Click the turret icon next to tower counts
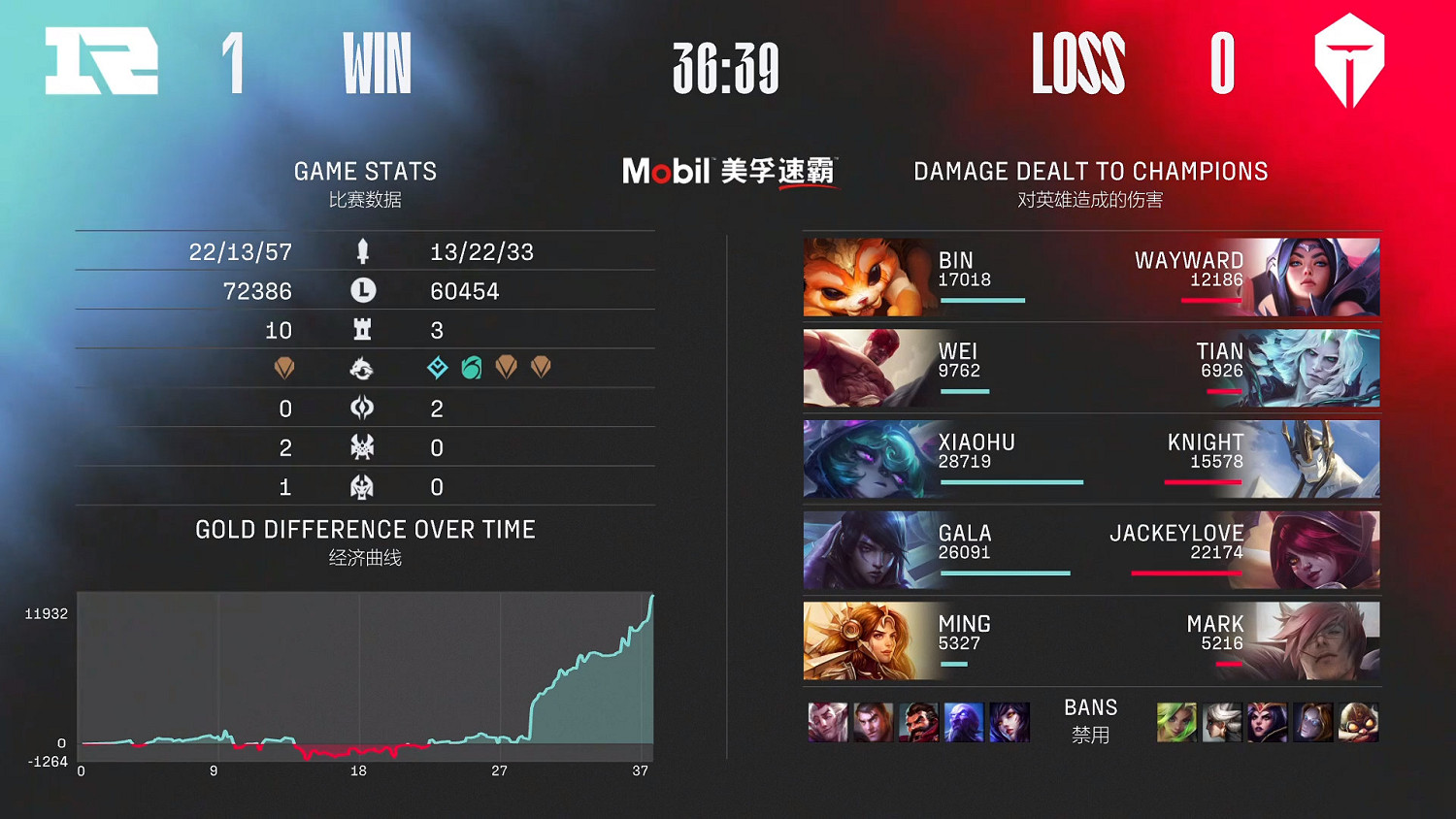The image size is (1456, 819). pyautogui.click(x=362, y=330)
